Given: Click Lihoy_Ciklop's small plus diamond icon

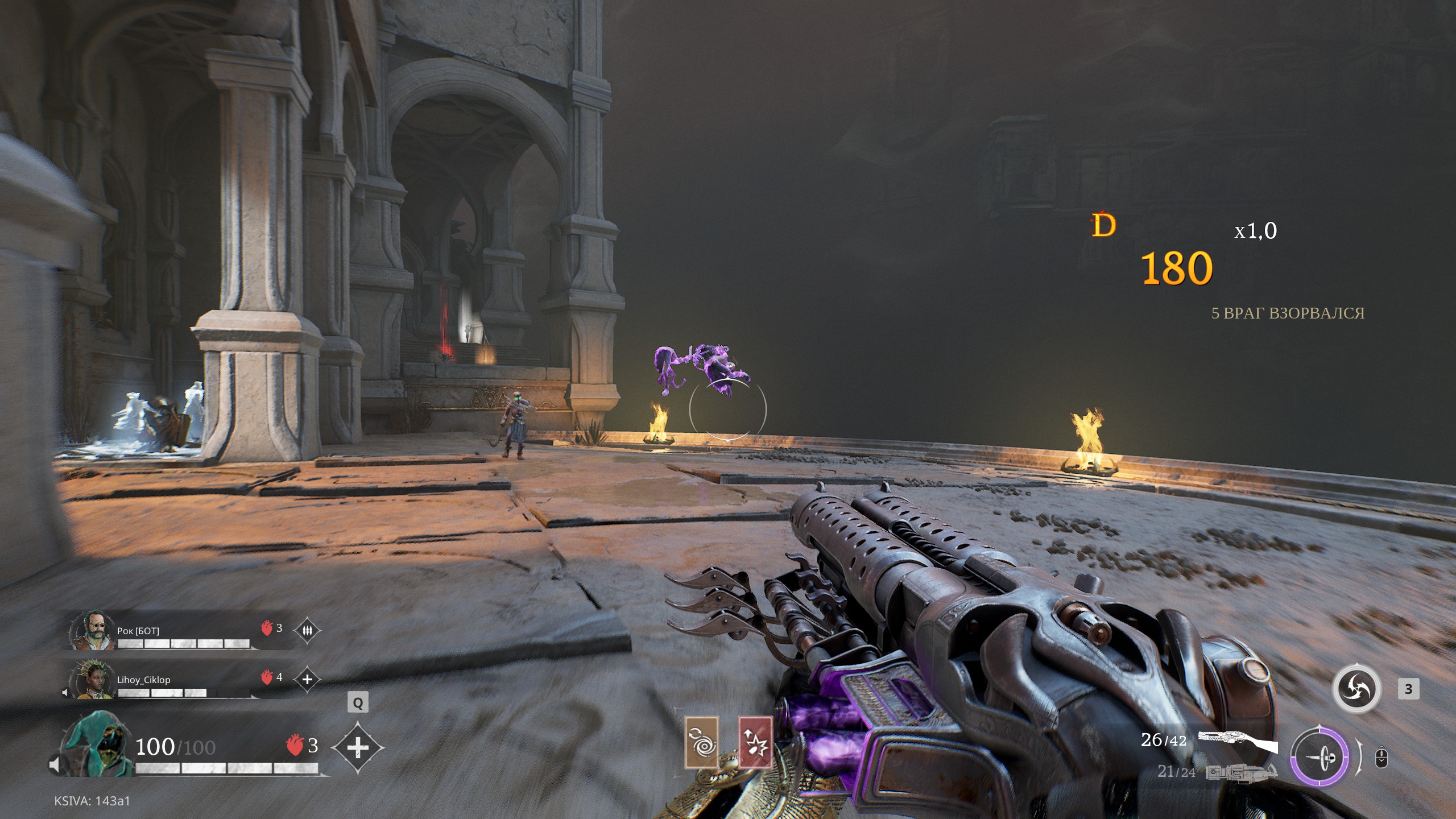Looking at the screenshot, I should 307,679.
